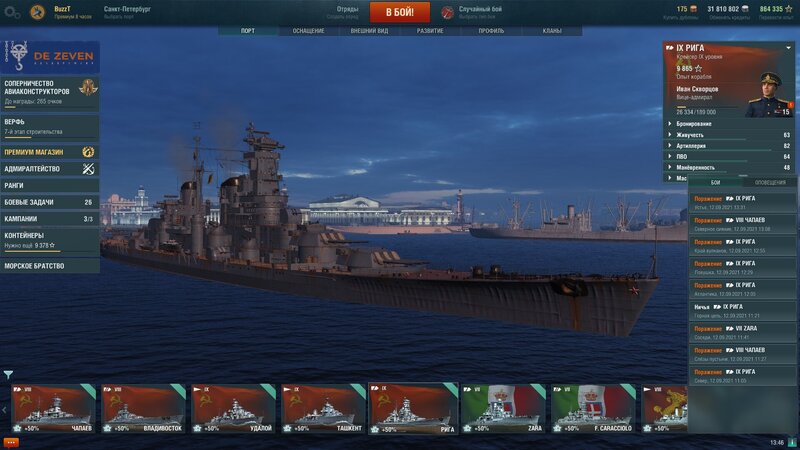Screen dimensions: 800x450
Task: Change battle type from Случайный бой
Action: coord(480,12)
